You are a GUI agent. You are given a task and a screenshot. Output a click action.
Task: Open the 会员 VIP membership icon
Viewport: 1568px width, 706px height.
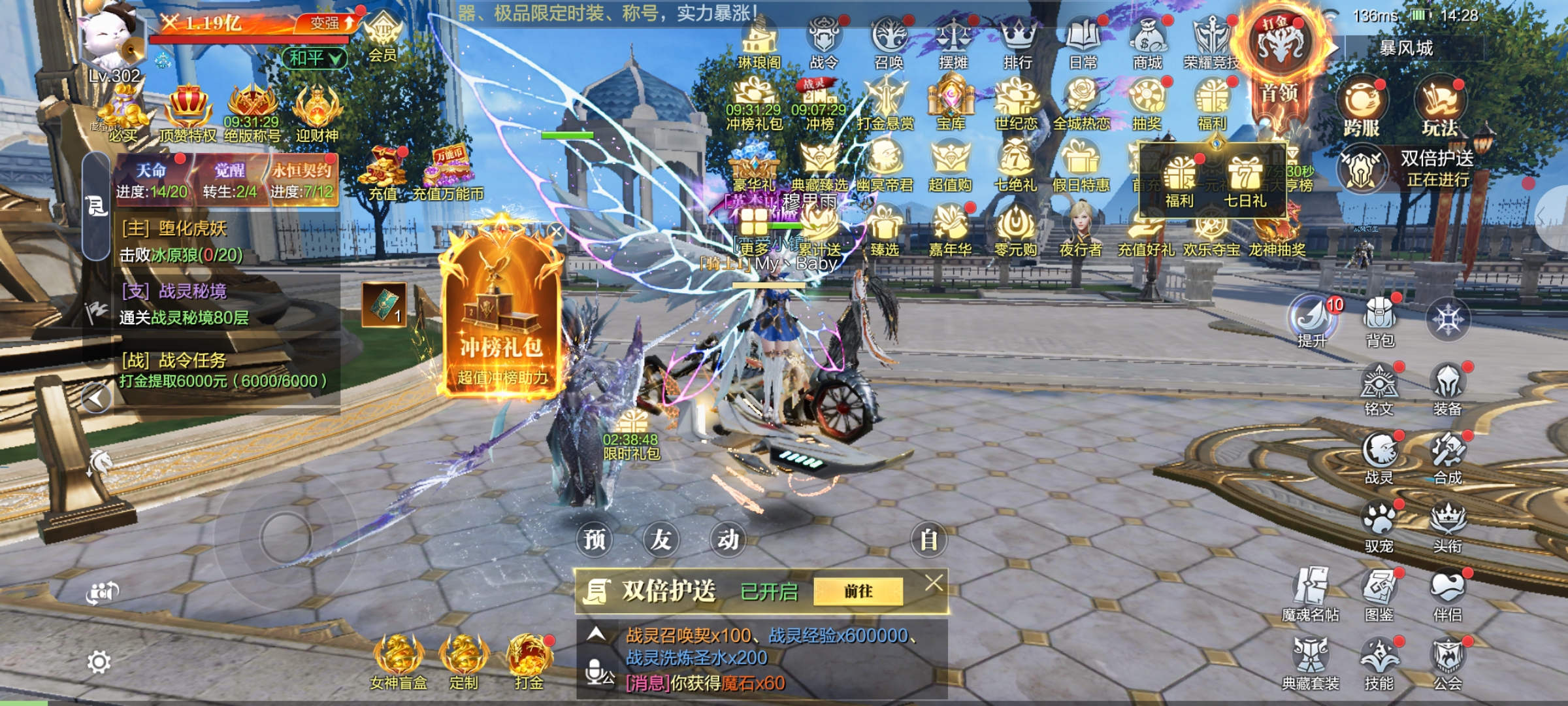point(382,38)
